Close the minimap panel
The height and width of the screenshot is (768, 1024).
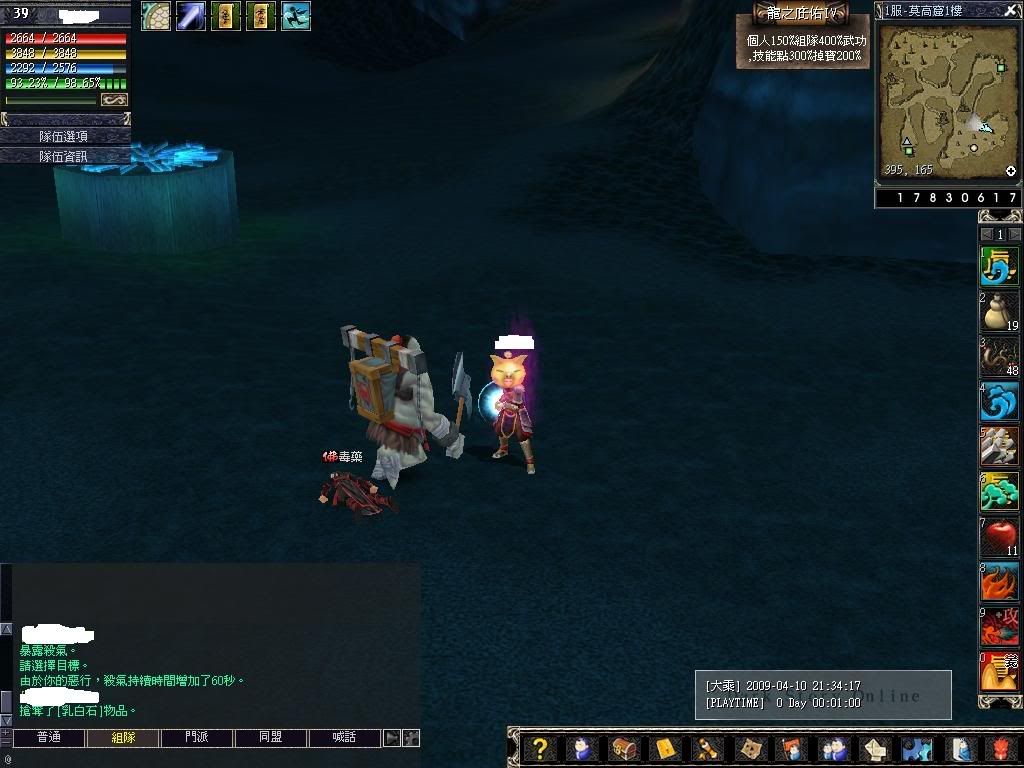pyautogui.click(x=1010, y=11)
